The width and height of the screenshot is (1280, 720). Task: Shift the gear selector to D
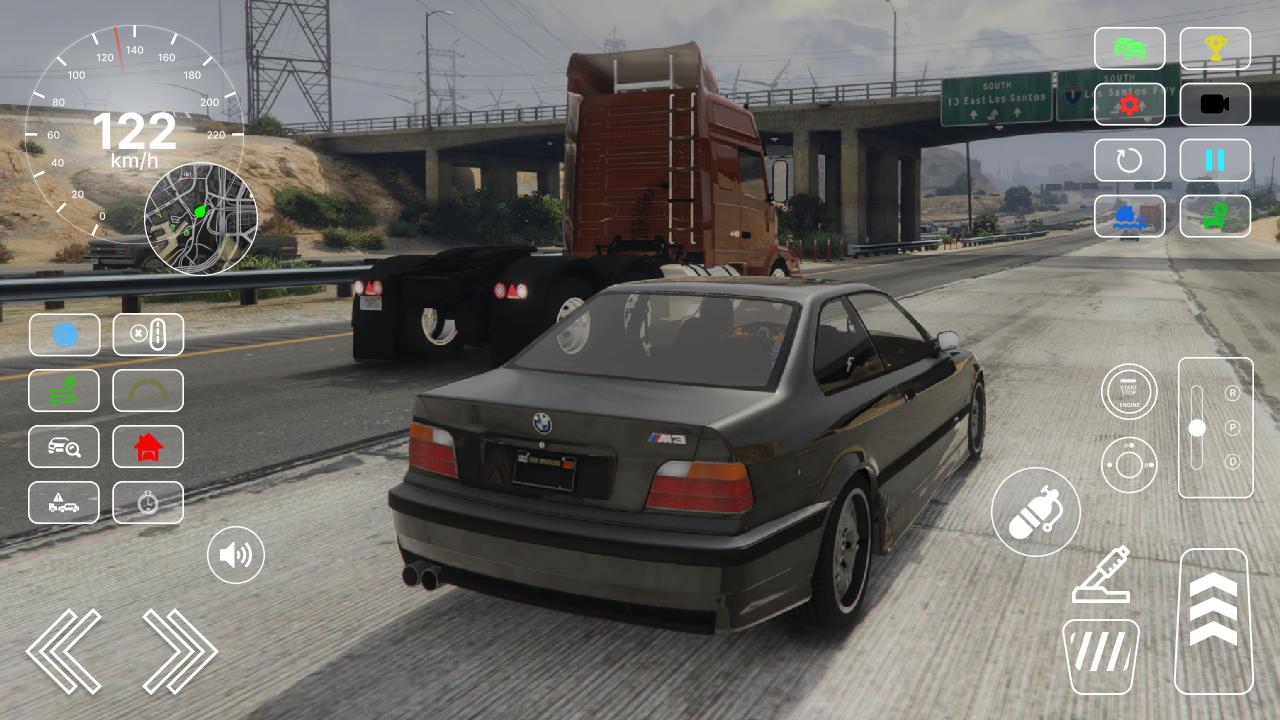click(x=1232, y=461)
